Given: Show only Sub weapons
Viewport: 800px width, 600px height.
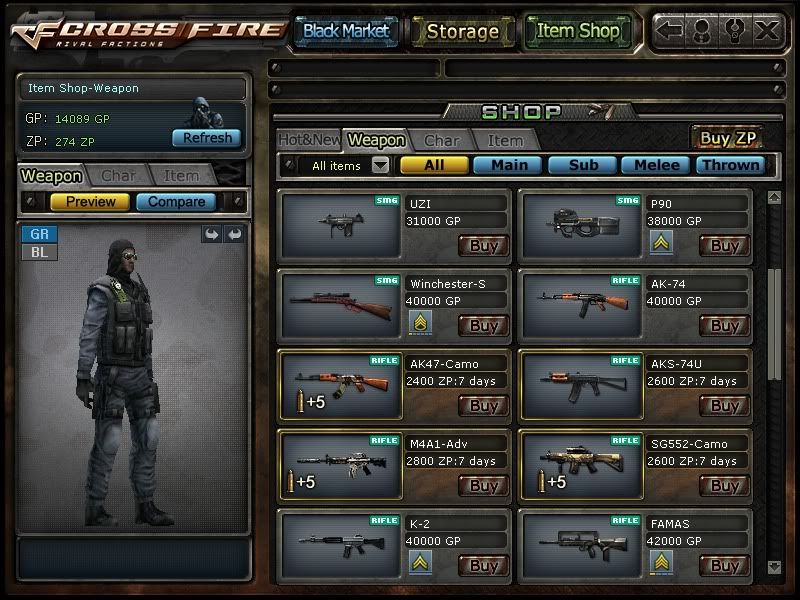Looking at the screenshot, I should (584, 165).
